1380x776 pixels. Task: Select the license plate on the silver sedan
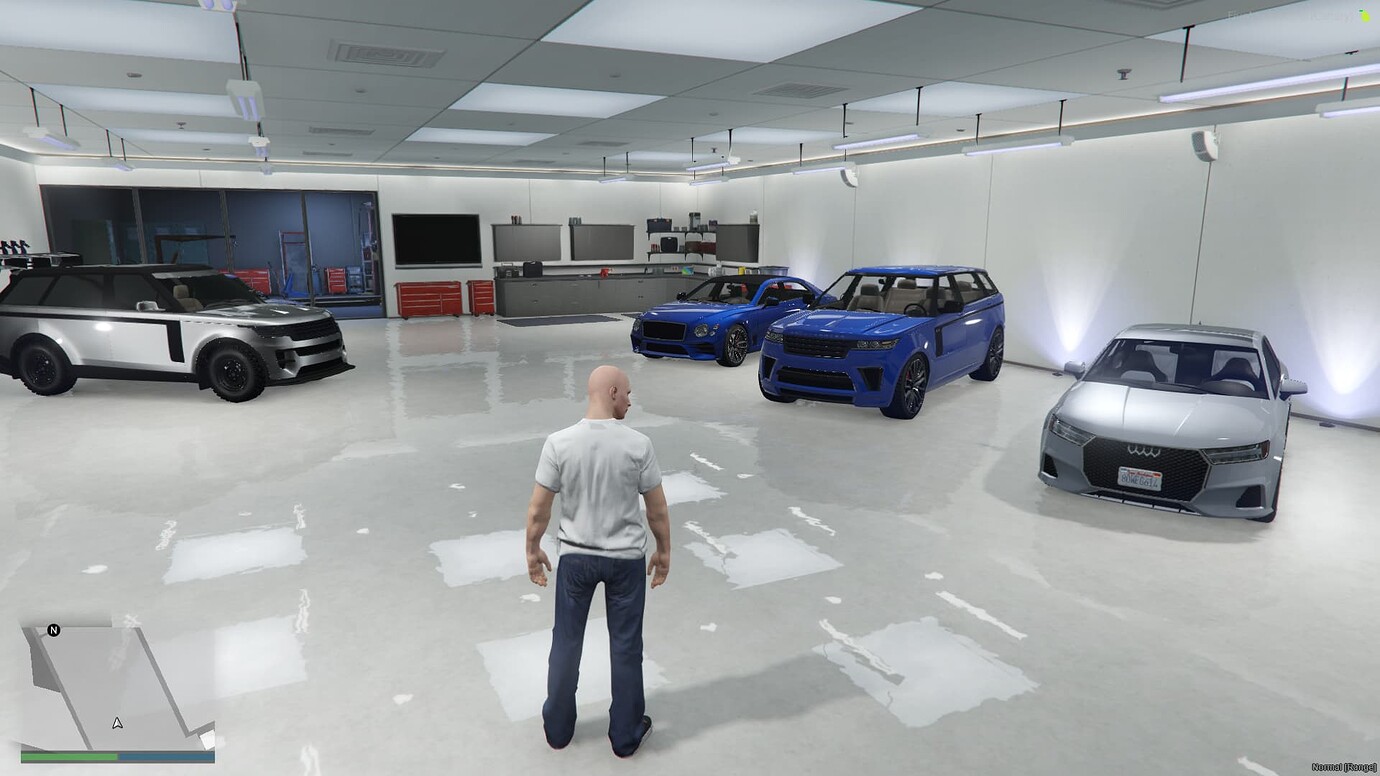1138,477
